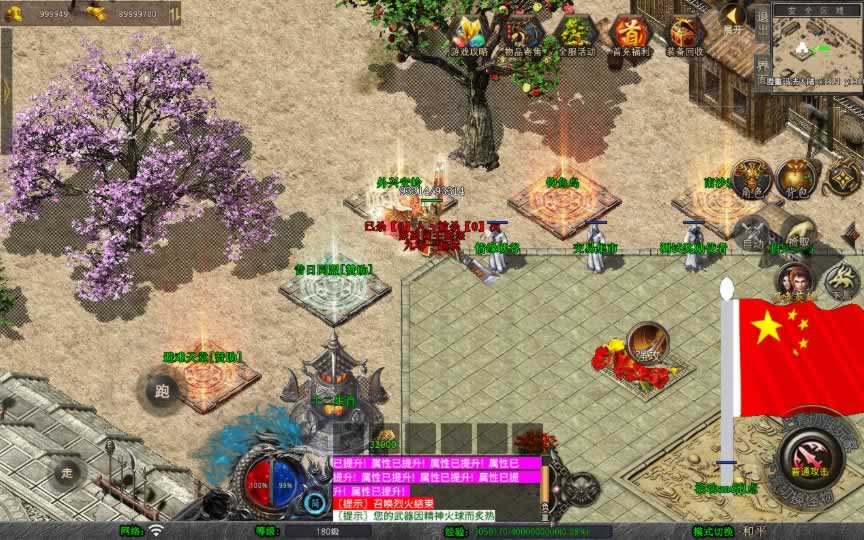Click the 退出 exit tab
This screenshot has height=540, width=864.
[762, 20]
